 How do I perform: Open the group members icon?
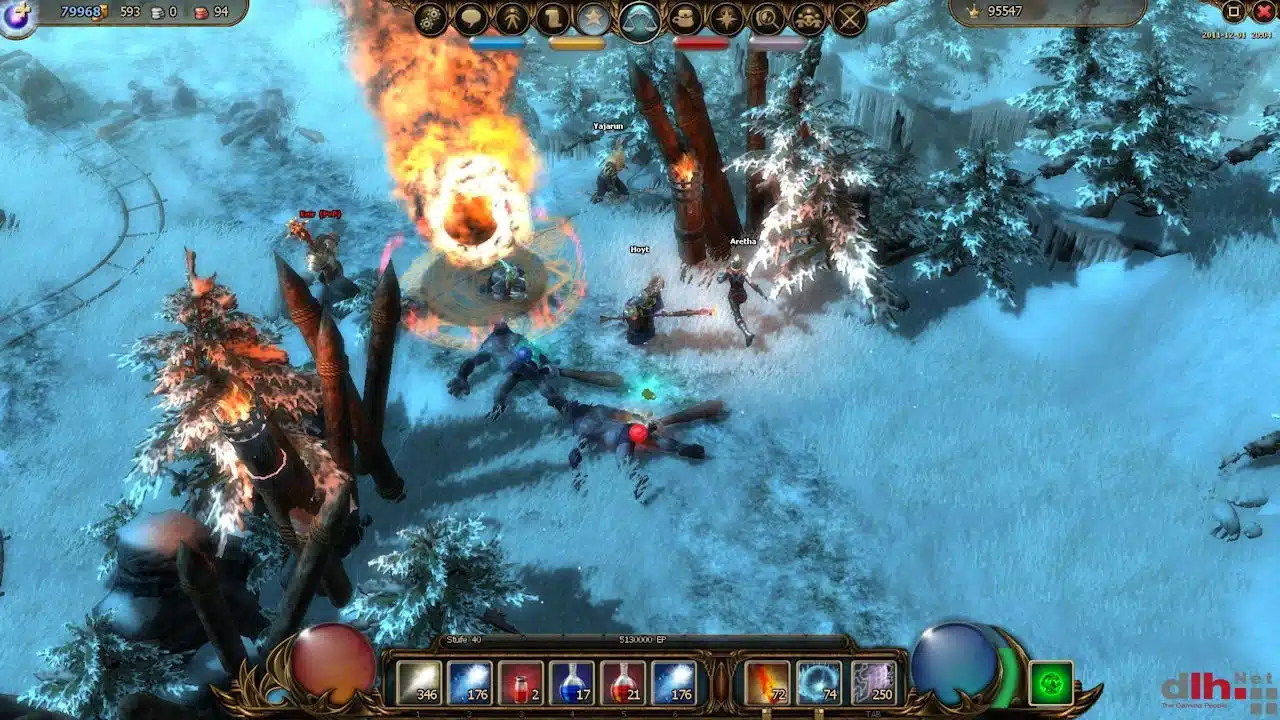(x=808, y=17)
